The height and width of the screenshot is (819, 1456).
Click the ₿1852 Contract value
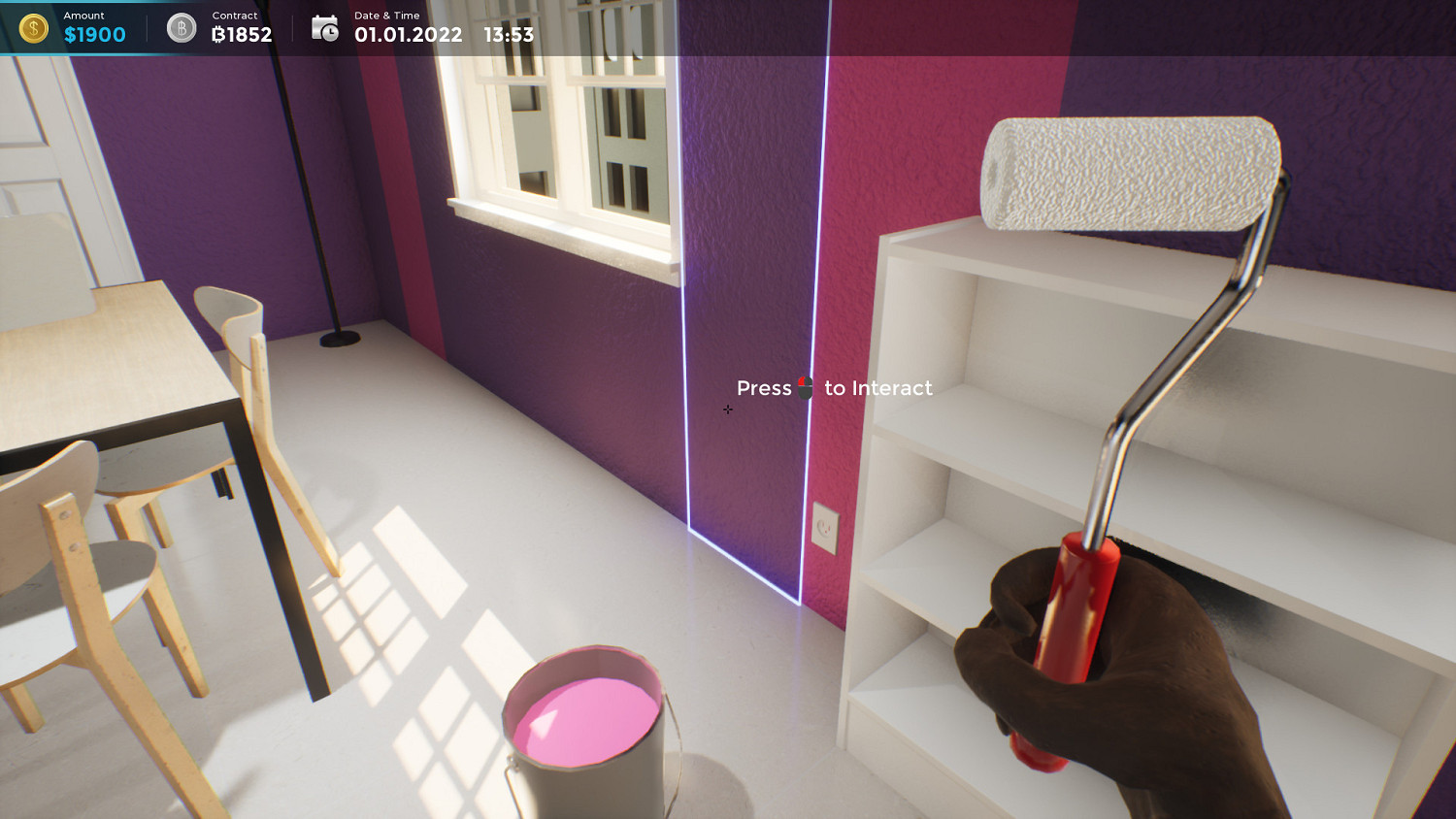point(240,35)
